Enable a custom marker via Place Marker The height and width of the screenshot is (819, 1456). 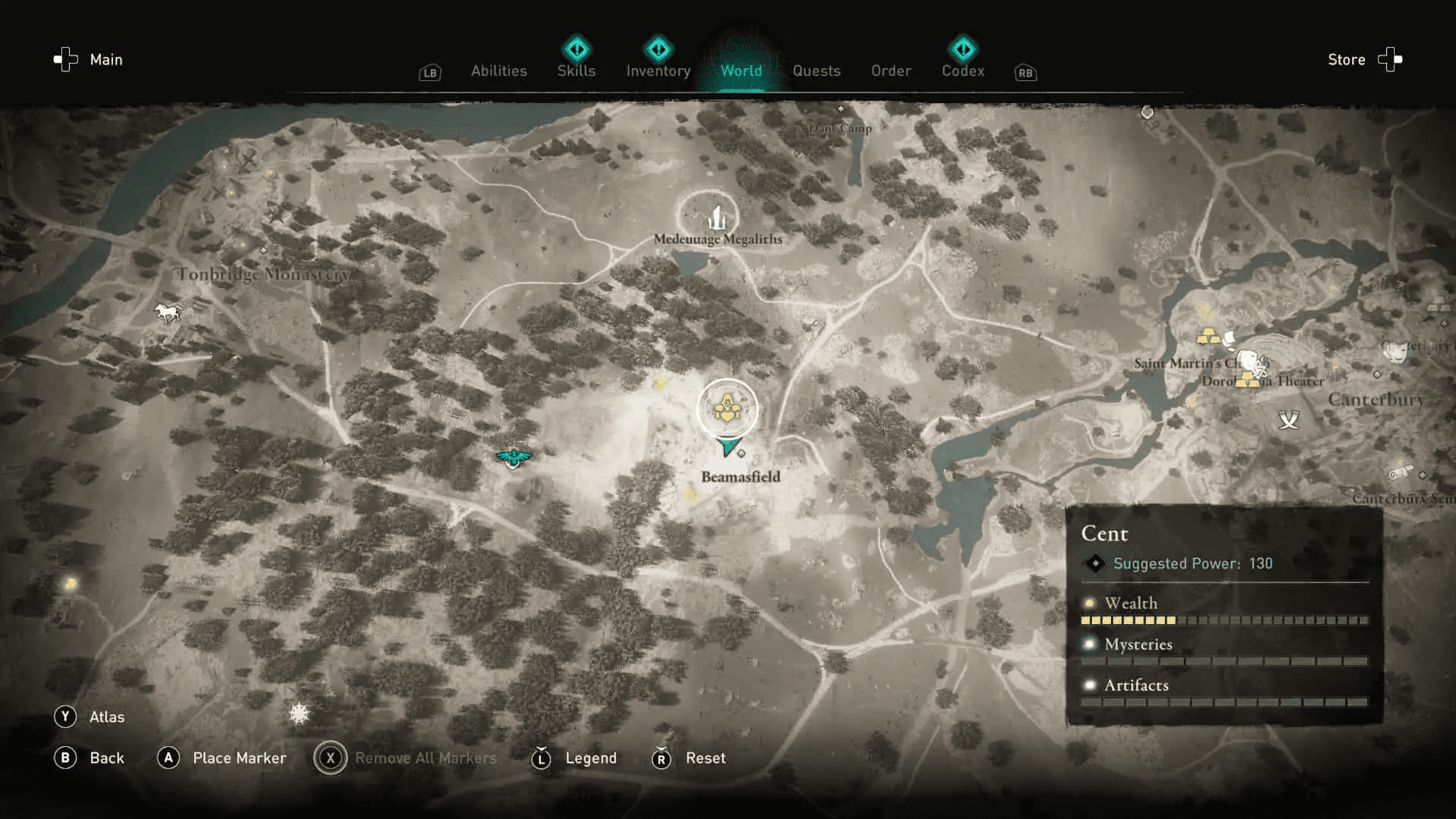[168, 758]
